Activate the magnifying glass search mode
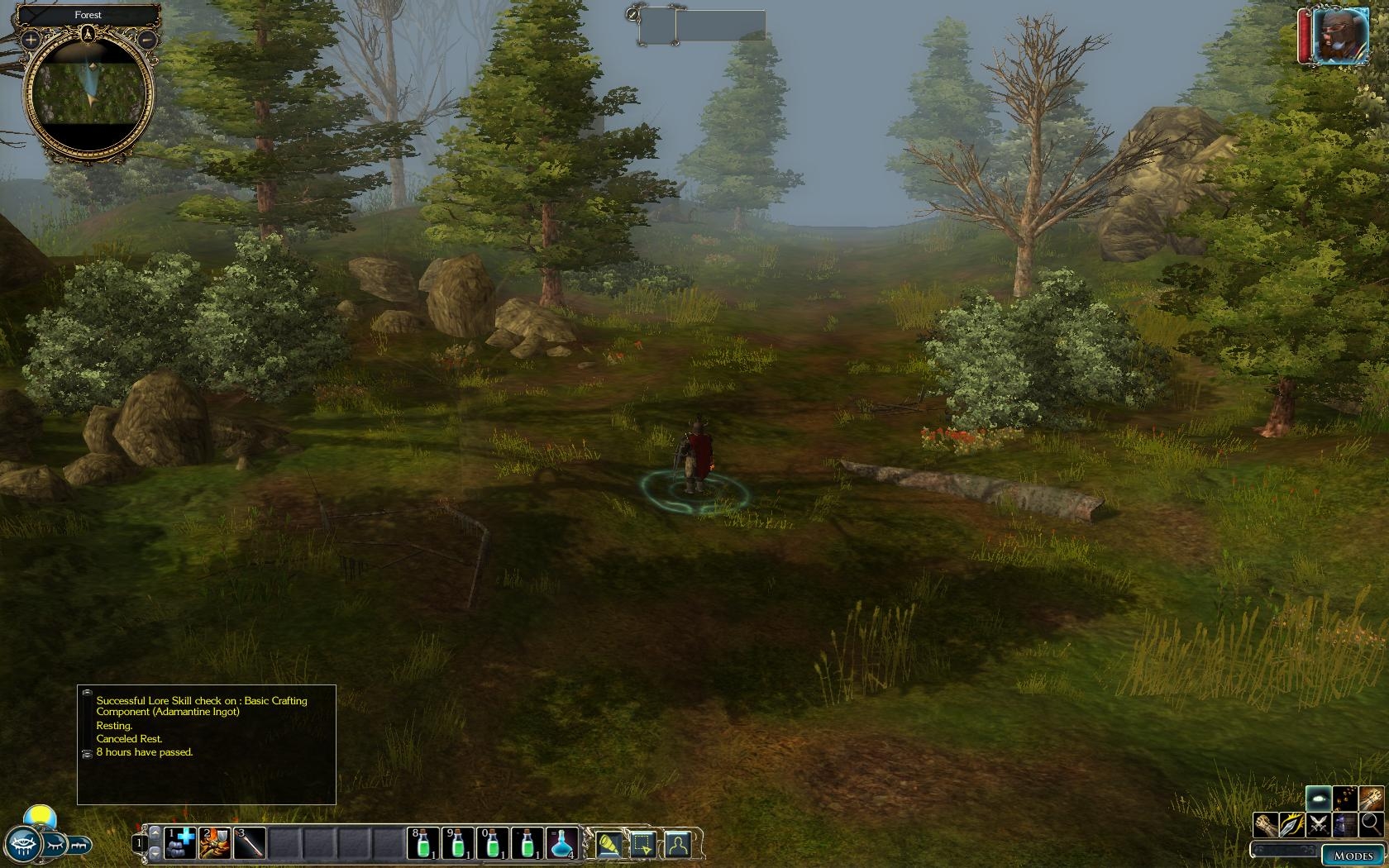The image size is (1389, 868). coord(1371,823)
